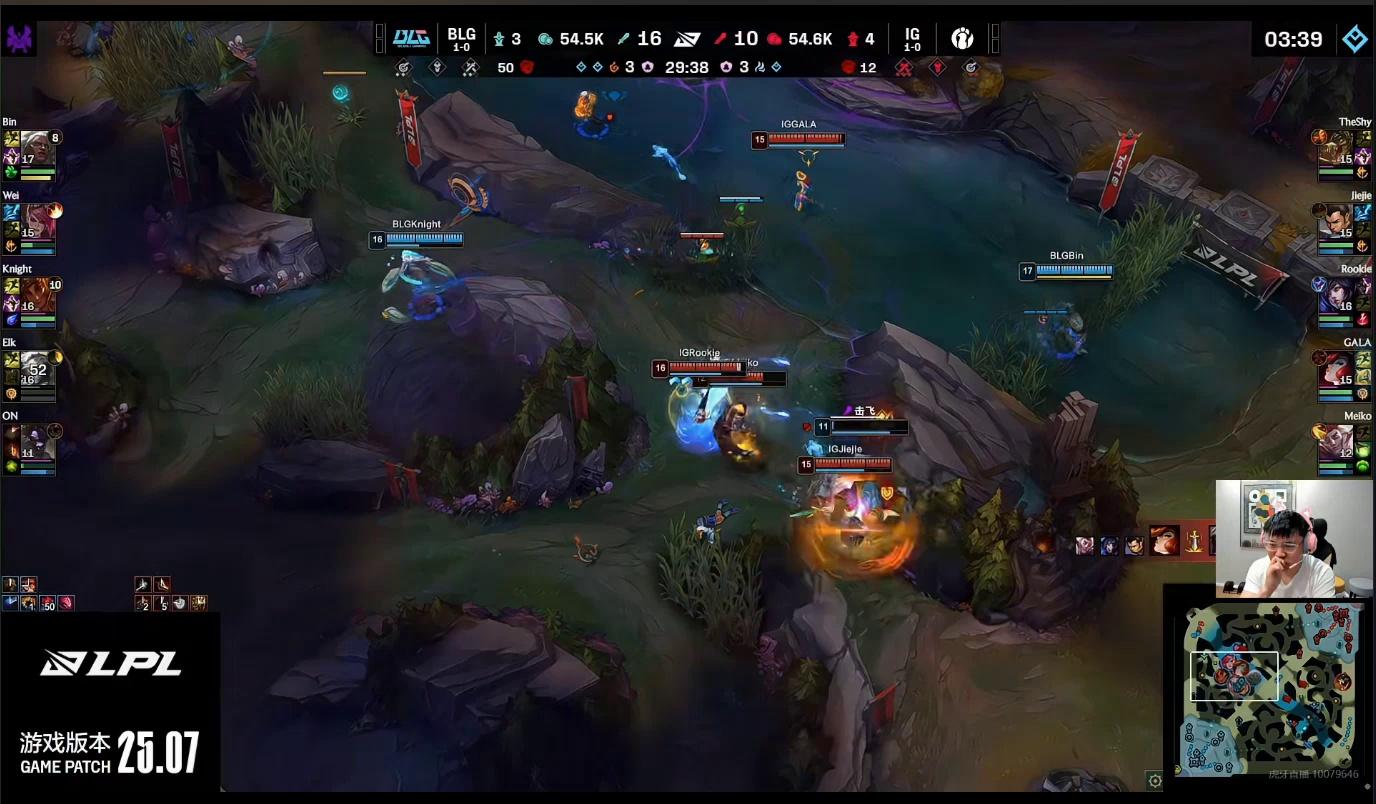The width and height of the screenshot is (1376, 804).
Task: Select GALA's champion portrait
Action: 1336,368
